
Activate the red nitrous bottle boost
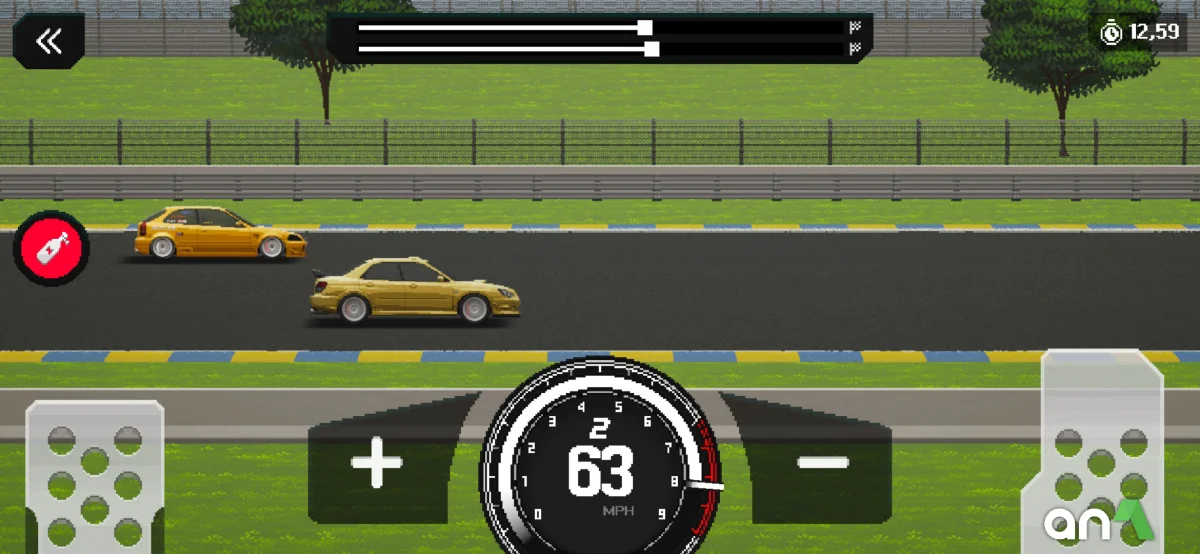(x=51, y=247)
